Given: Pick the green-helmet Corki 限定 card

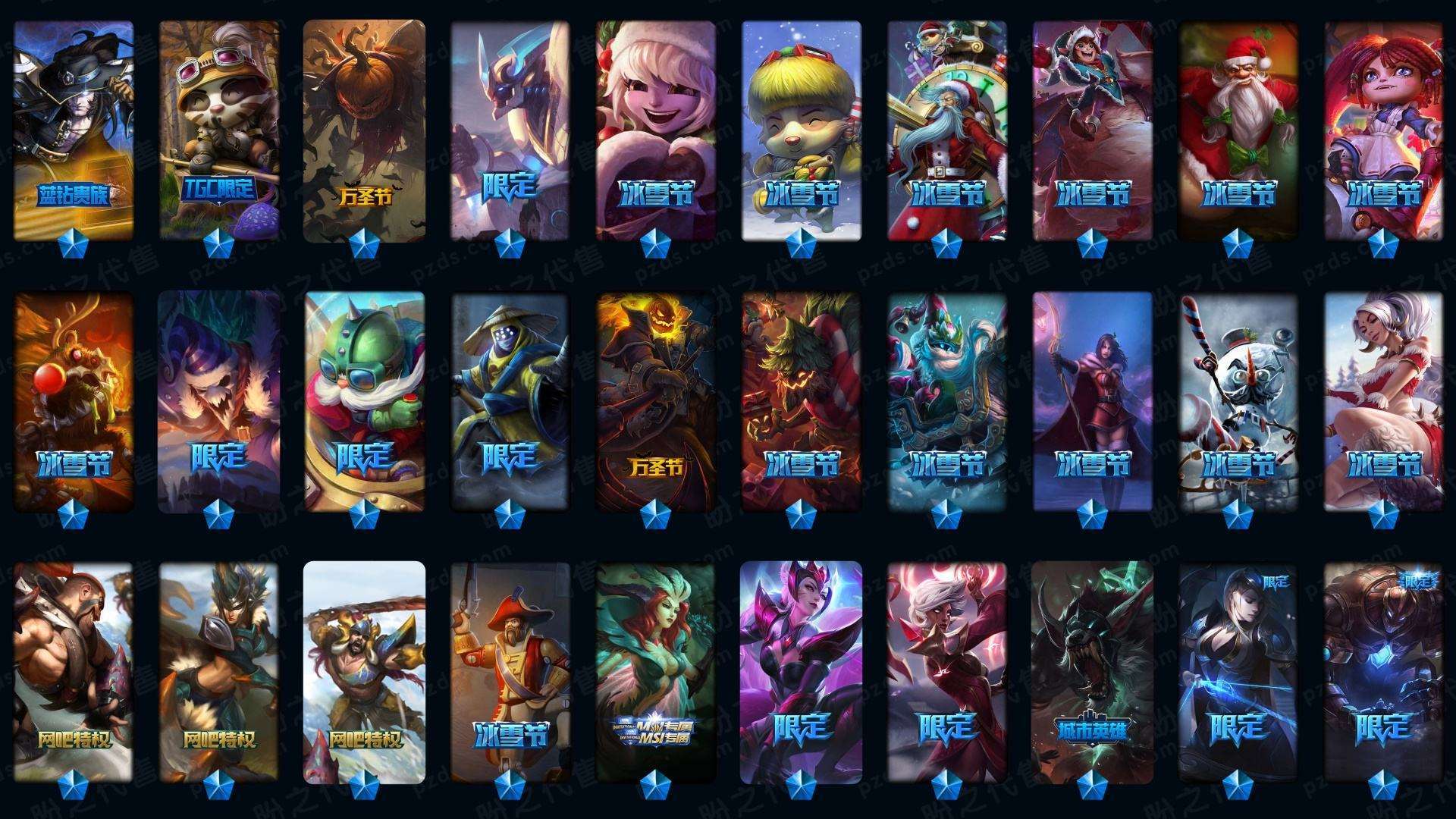Looking at the screenshot, I should 365,402.
